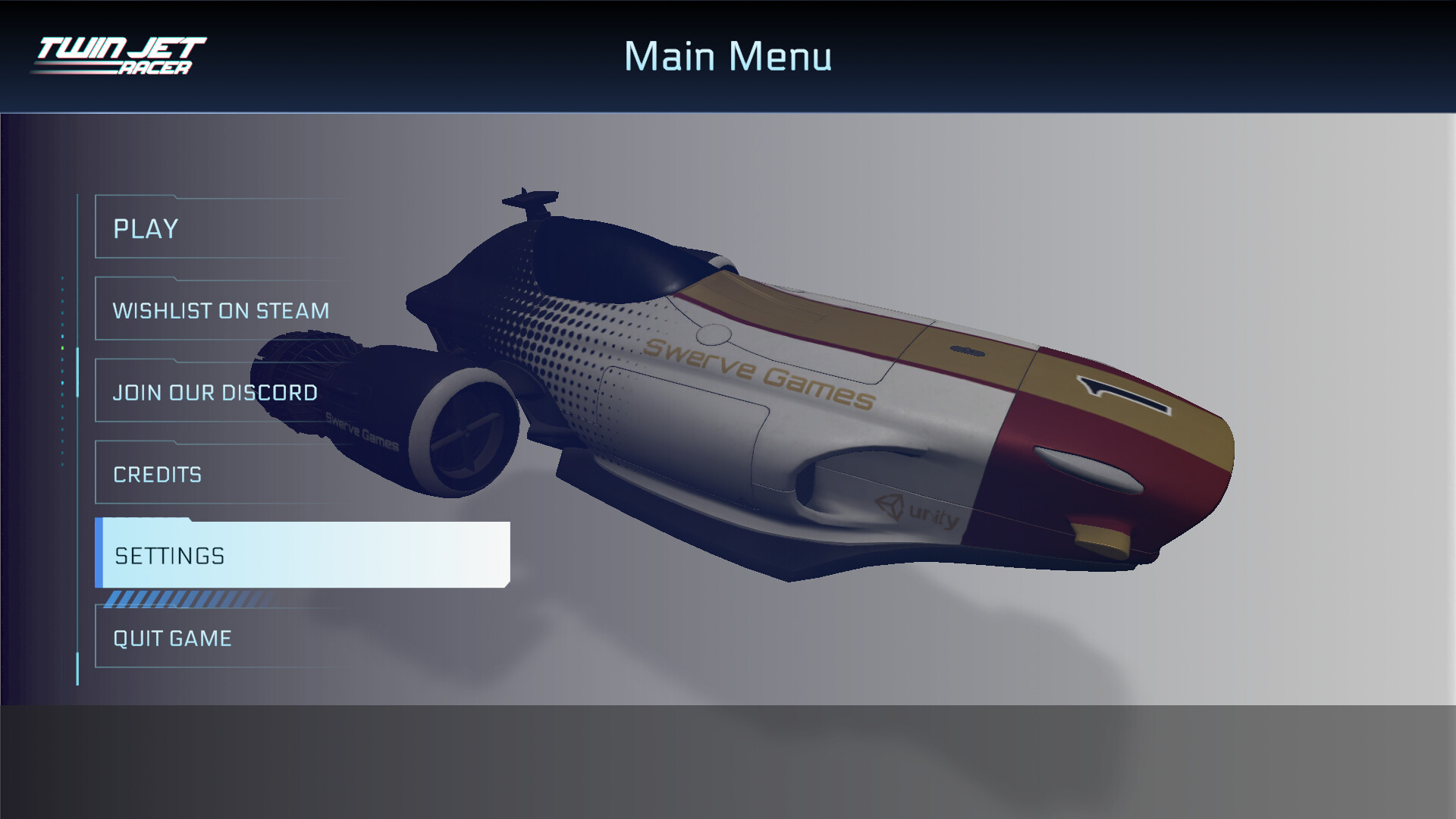Open the SETTINGS menu entry
Screen dimensions: 1456x819
(x=170, y=556)
